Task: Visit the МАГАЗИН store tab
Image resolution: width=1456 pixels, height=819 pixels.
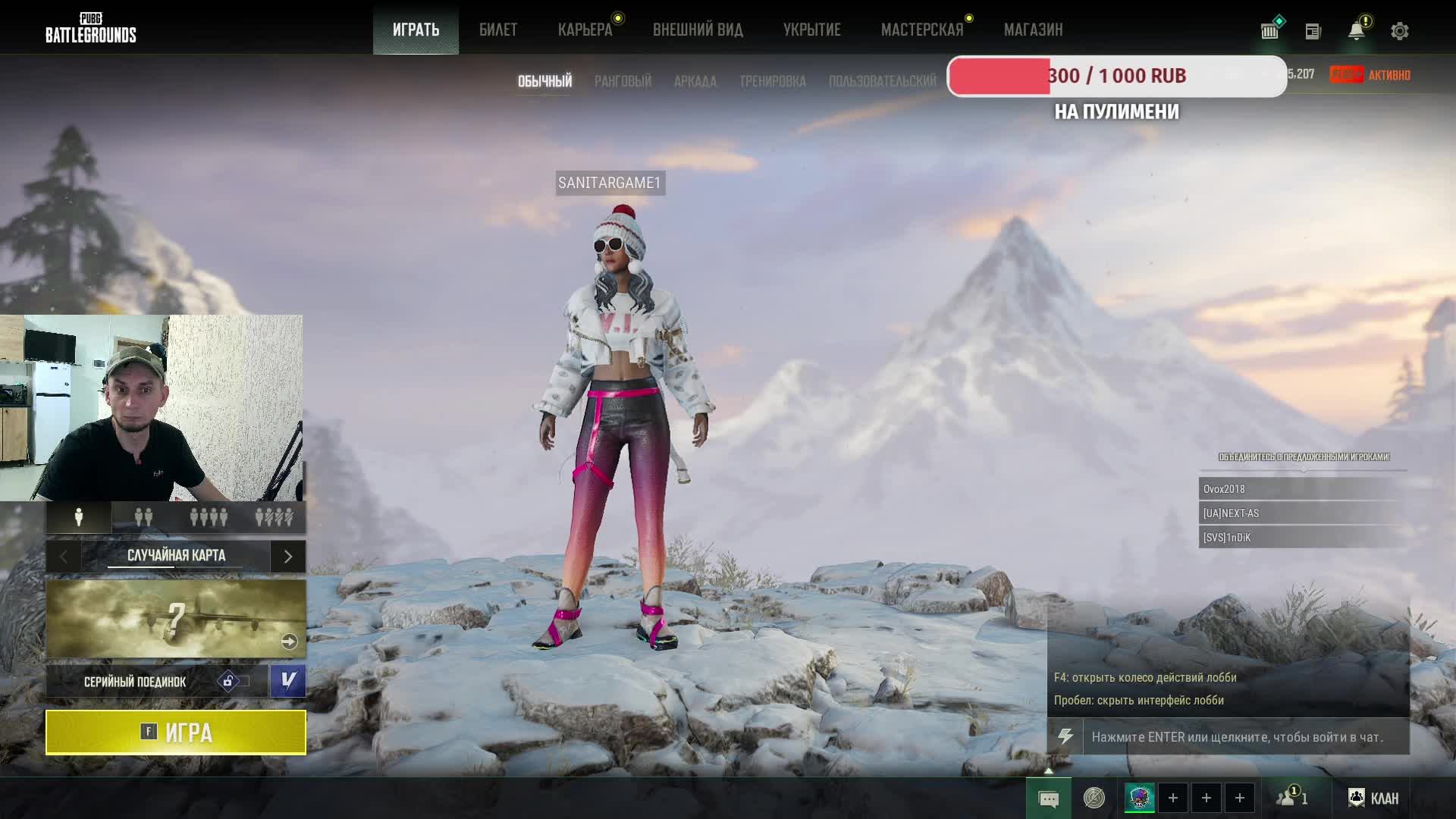Action: pyautogui.click(x=1033, y=30)
